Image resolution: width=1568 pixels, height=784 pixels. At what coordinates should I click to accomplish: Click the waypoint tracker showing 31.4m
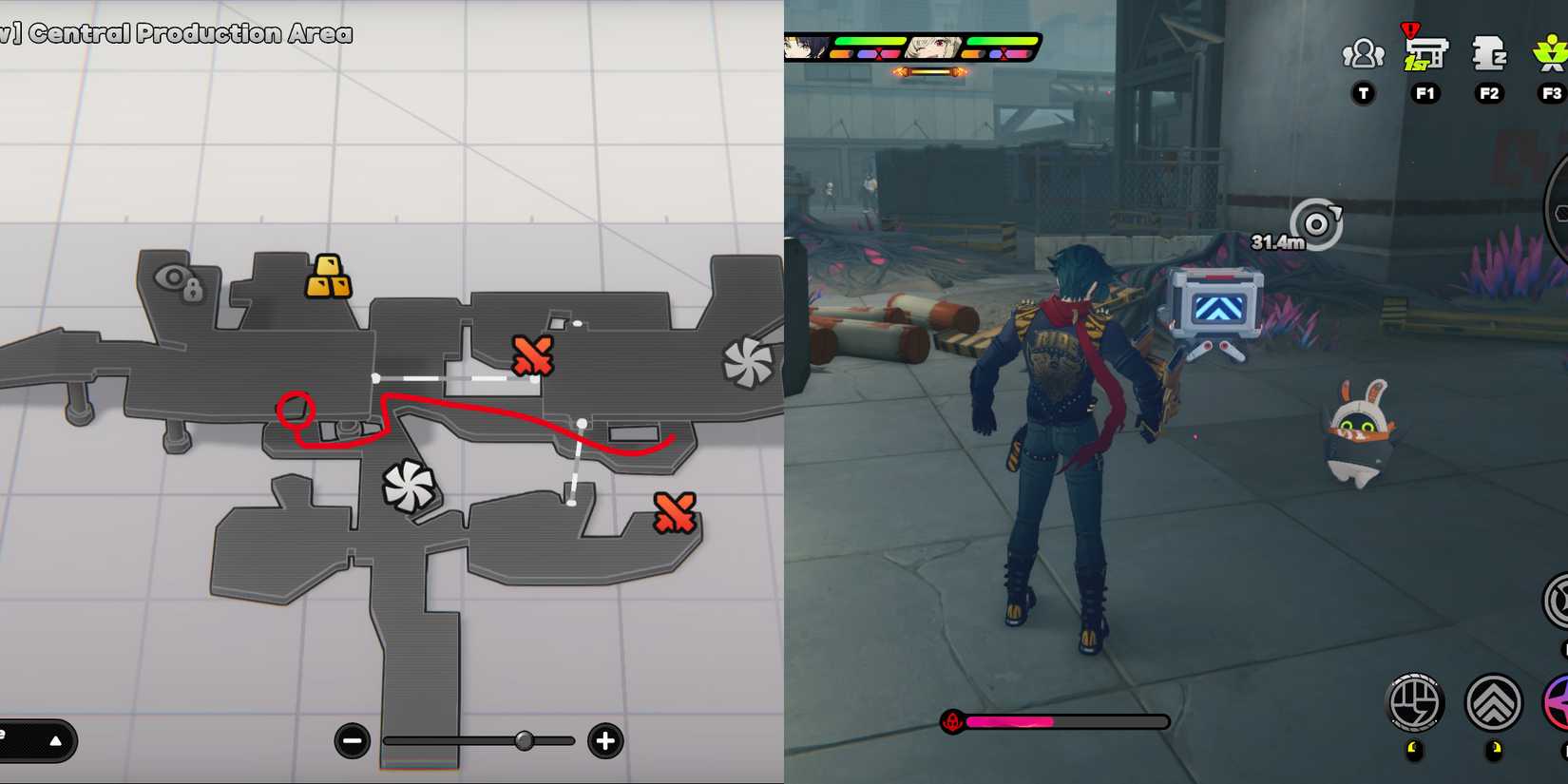(1317, 225)
